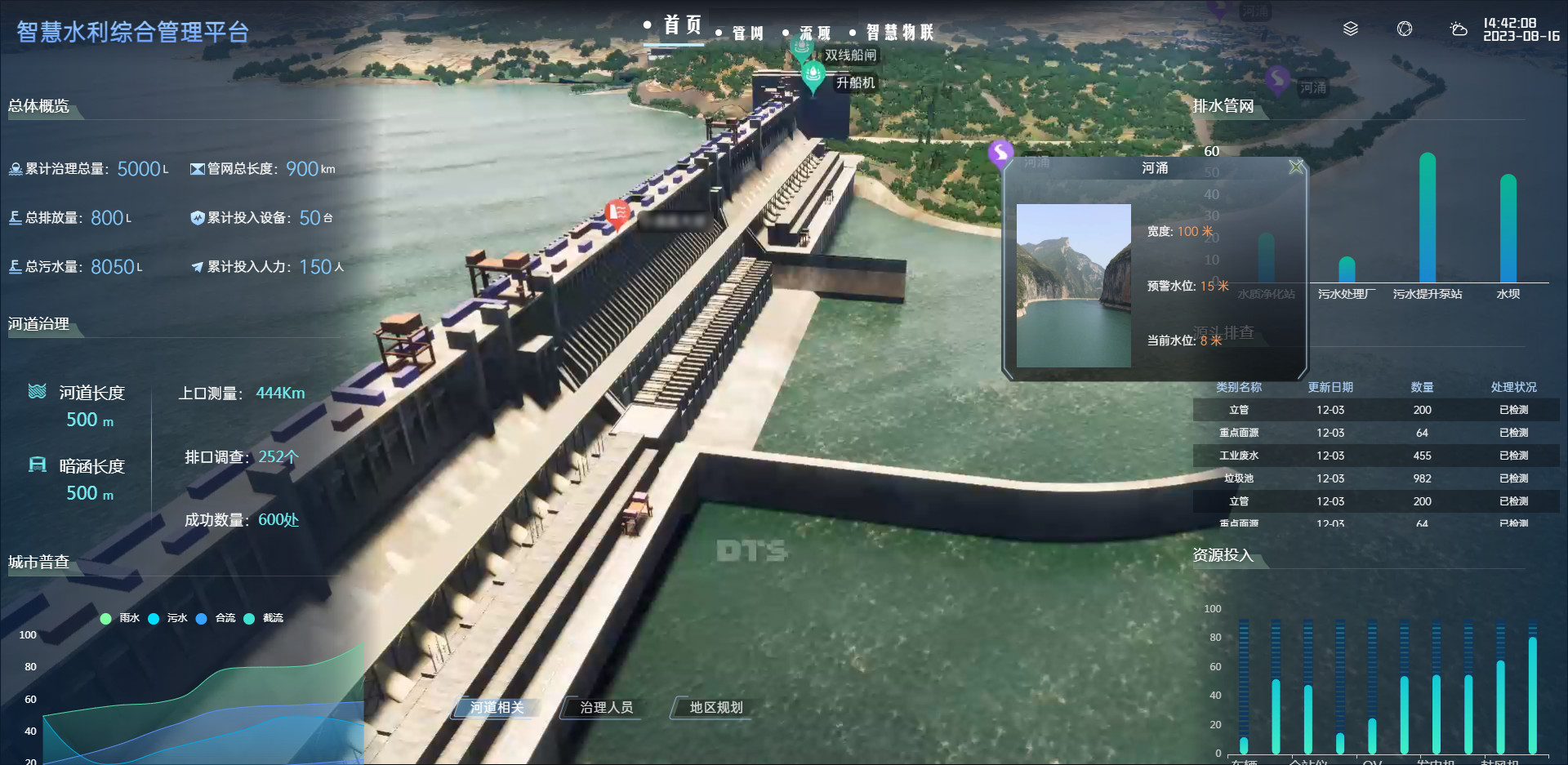Click the 垃圾池 row in the table
The height and width of the screenshot is (765, 1568).
[1375, 478]
